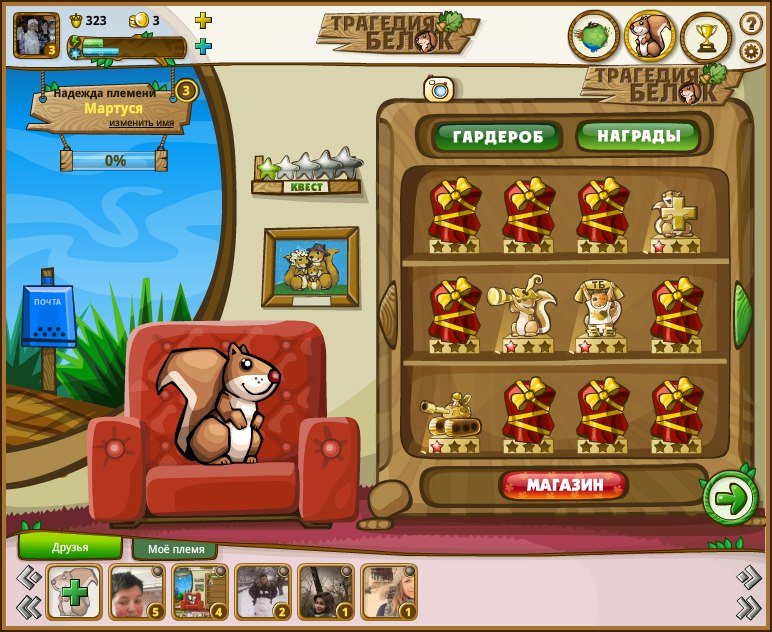
Task: Click 'изменить имя' to rename squirrel
Action: pyautogui.click(x=149, y=123)
